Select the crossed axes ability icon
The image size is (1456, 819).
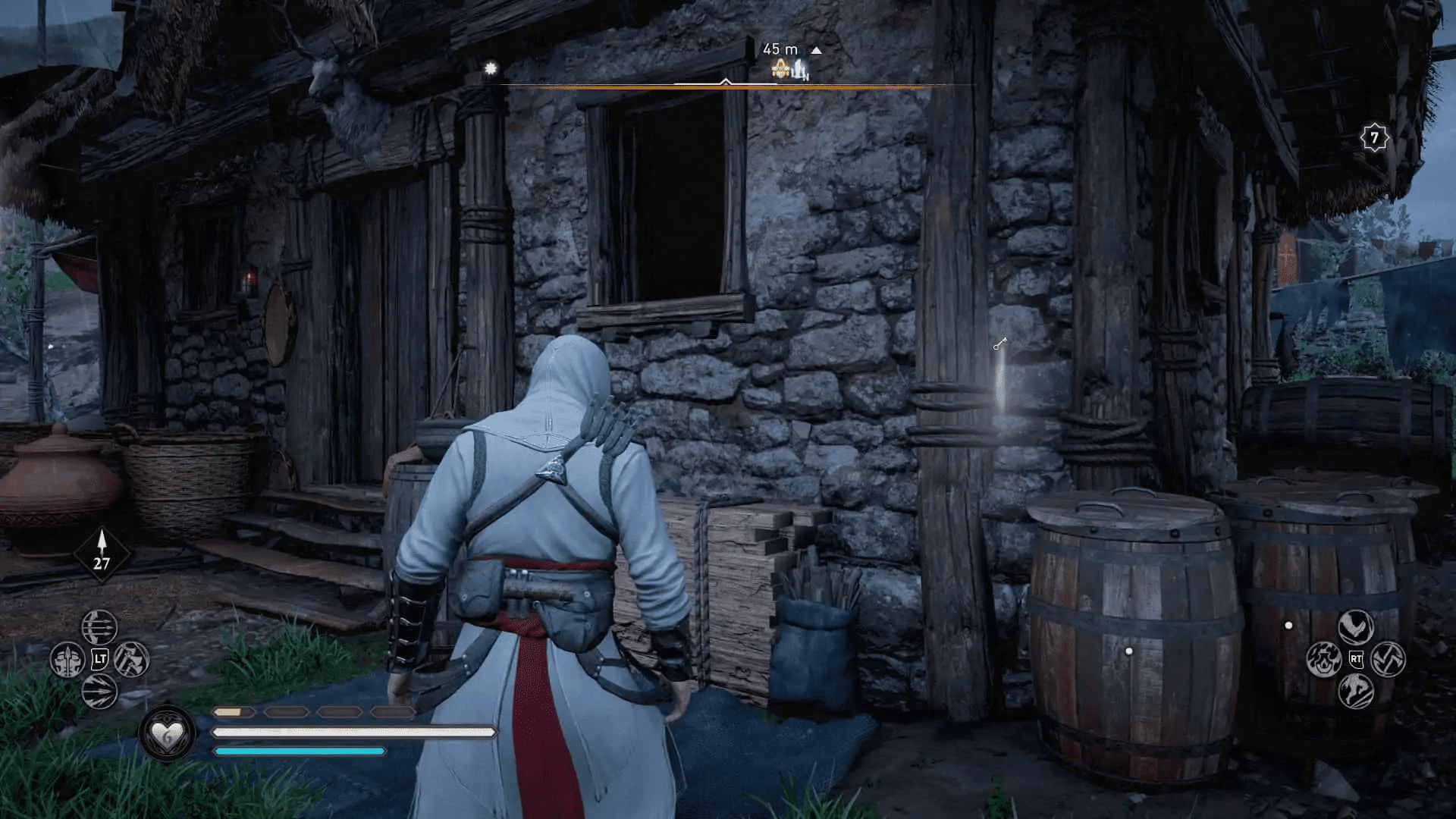pos(1388,658)
